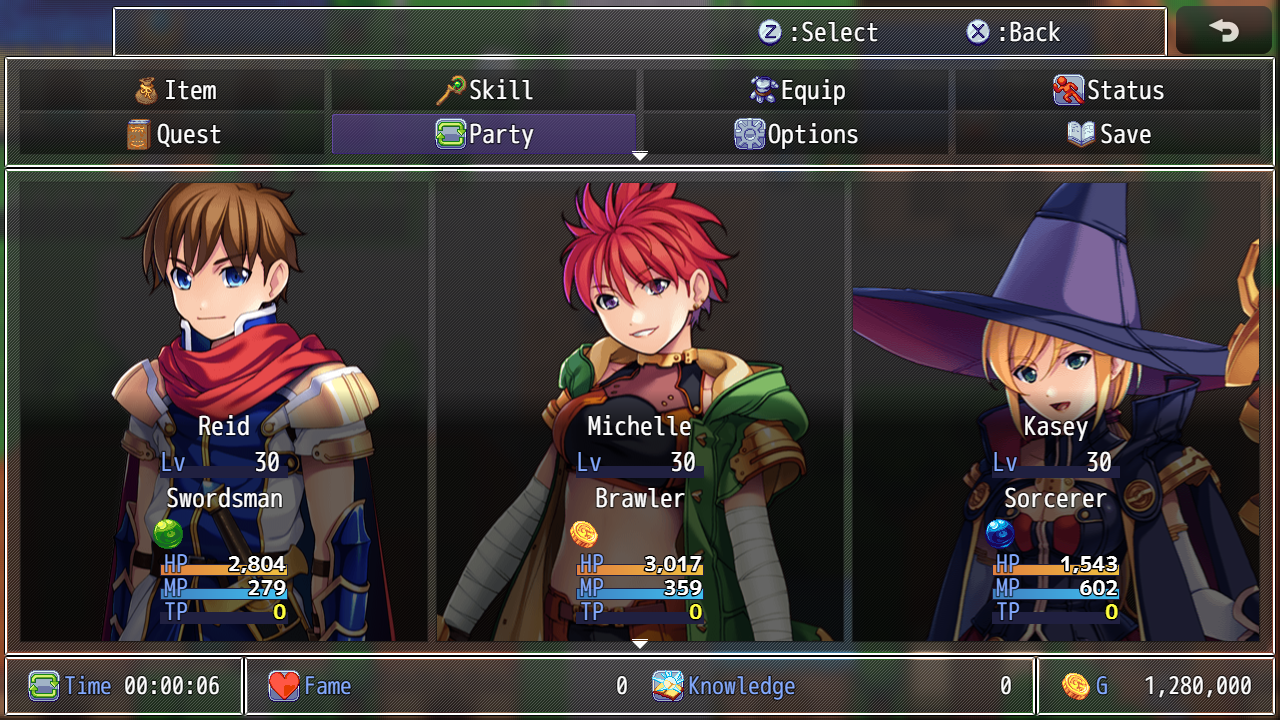Select the Party menu entry
The width and height of the screenshot is (1280, 720).
pyautogui.click(x=484, y=135)
